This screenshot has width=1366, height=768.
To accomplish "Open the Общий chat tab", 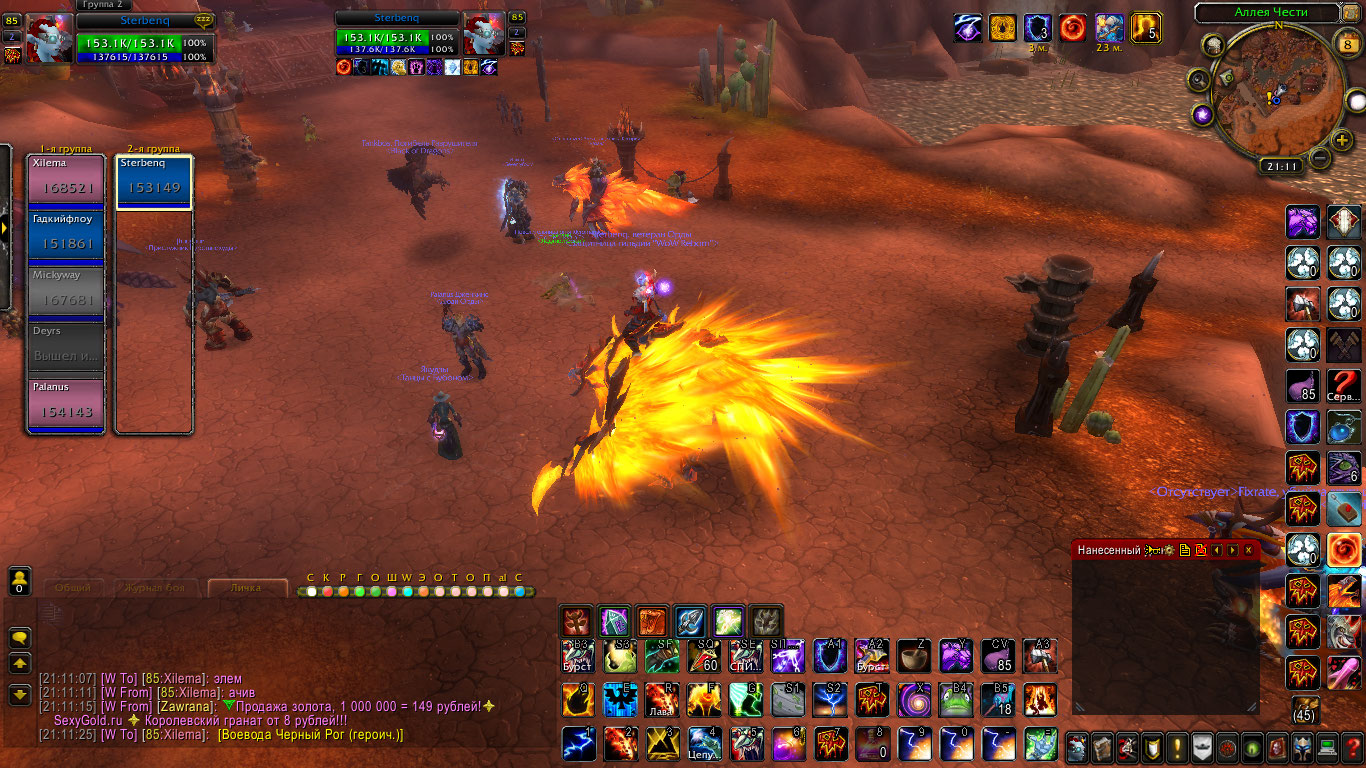I will (72, 588).
